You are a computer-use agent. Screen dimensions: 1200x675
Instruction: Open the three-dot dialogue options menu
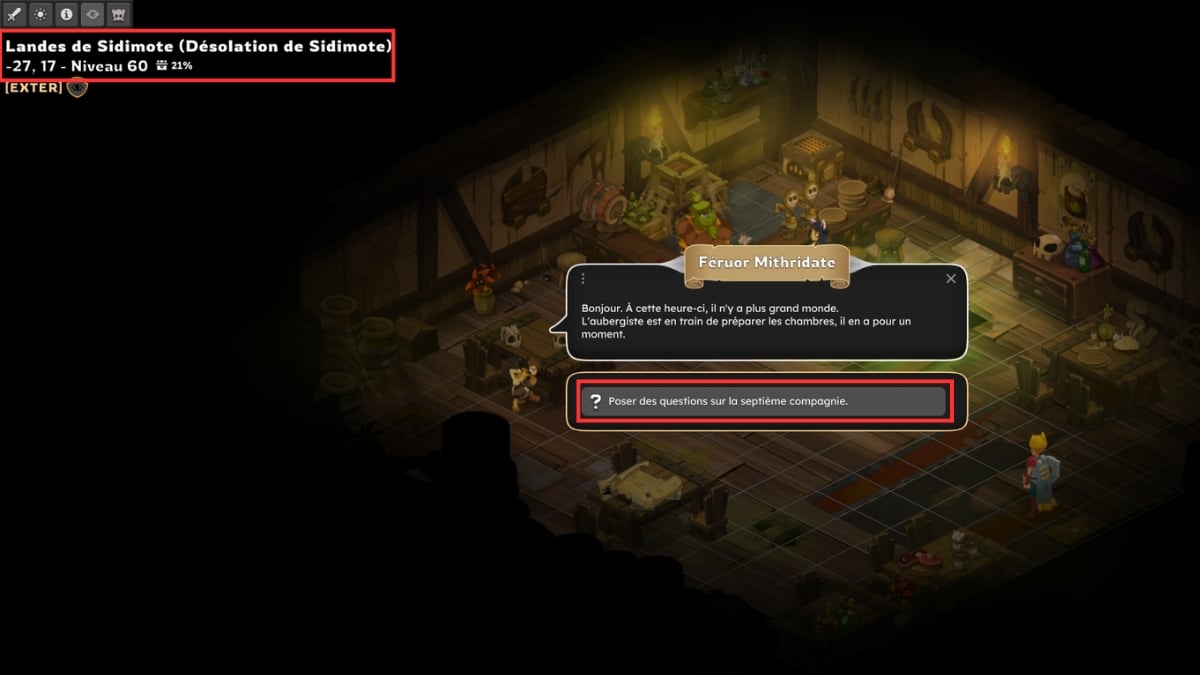582,279
